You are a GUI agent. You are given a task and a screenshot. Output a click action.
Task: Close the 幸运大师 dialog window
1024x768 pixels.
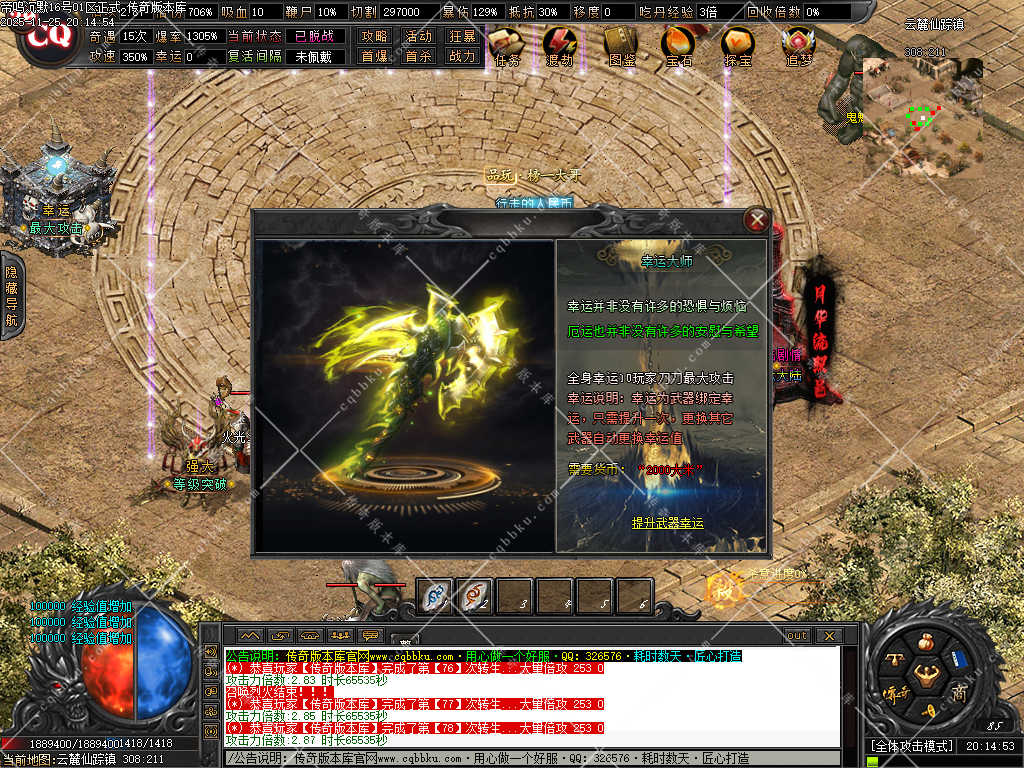[758, 220]
